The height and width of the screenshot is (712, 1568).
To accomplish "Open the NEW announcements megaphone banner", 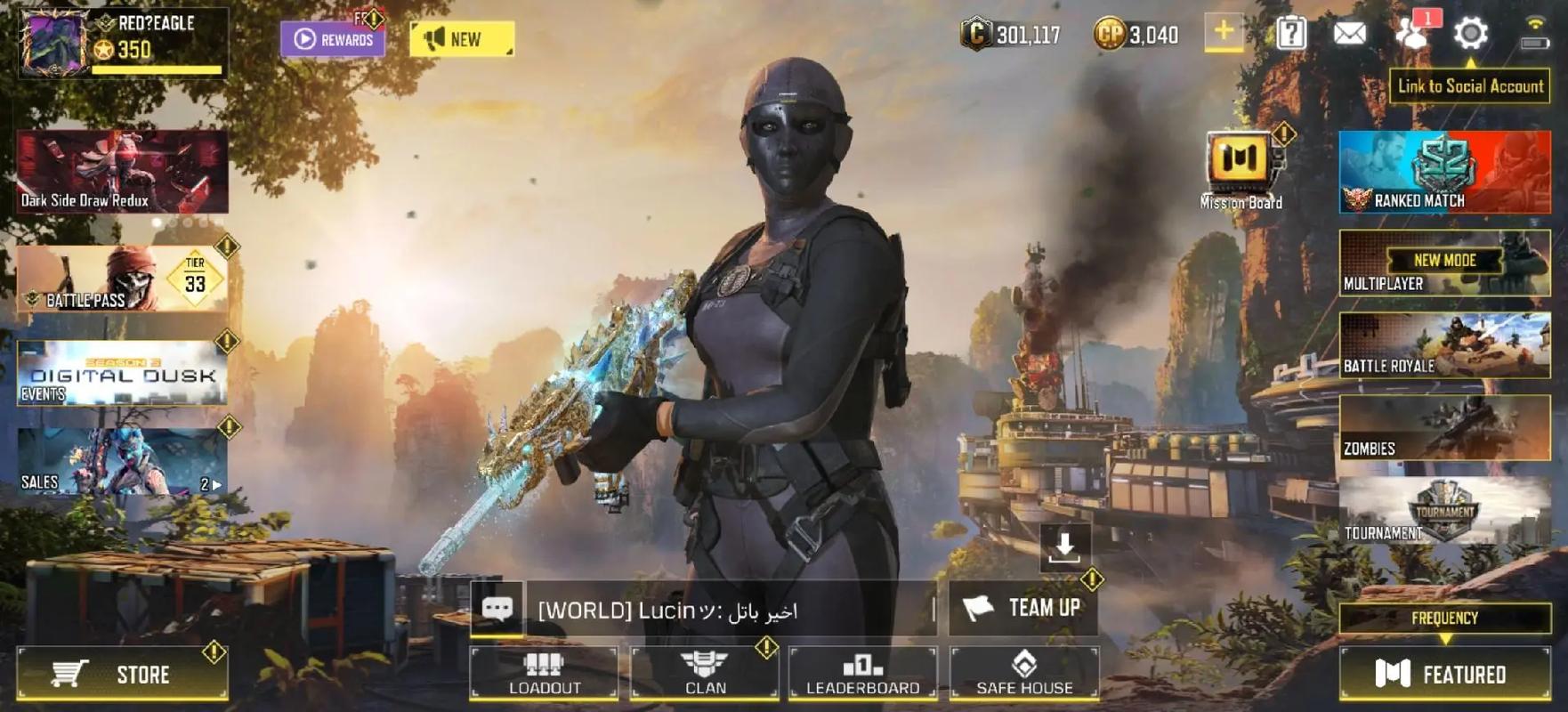I will click(x=463, y=39).
